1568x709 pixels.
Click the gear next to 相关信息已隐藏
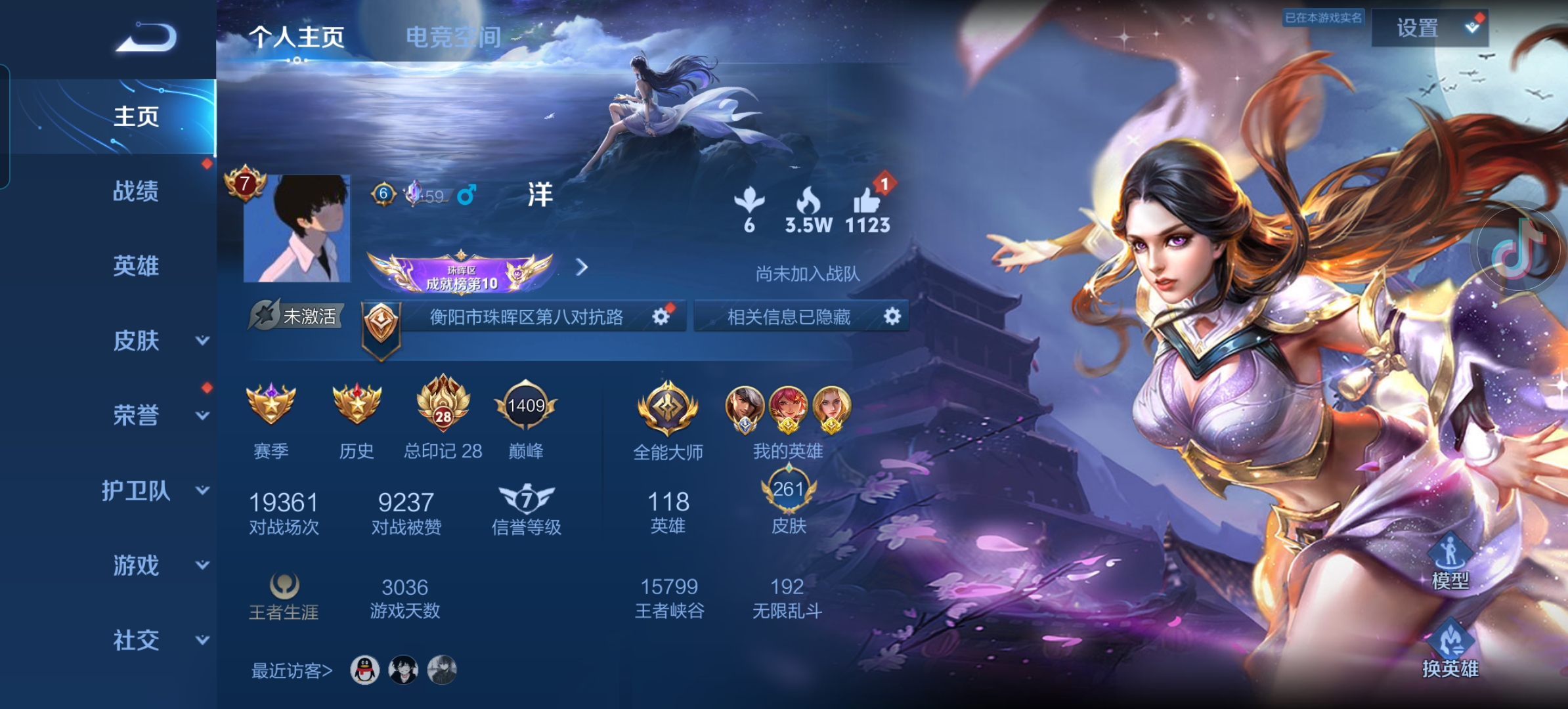[892, 316]
